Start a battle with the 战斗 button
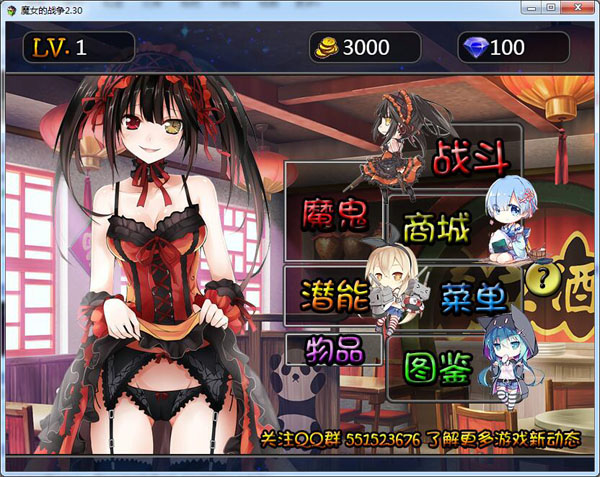The height and width of the screenshot is (477, 600). [470, 157]
